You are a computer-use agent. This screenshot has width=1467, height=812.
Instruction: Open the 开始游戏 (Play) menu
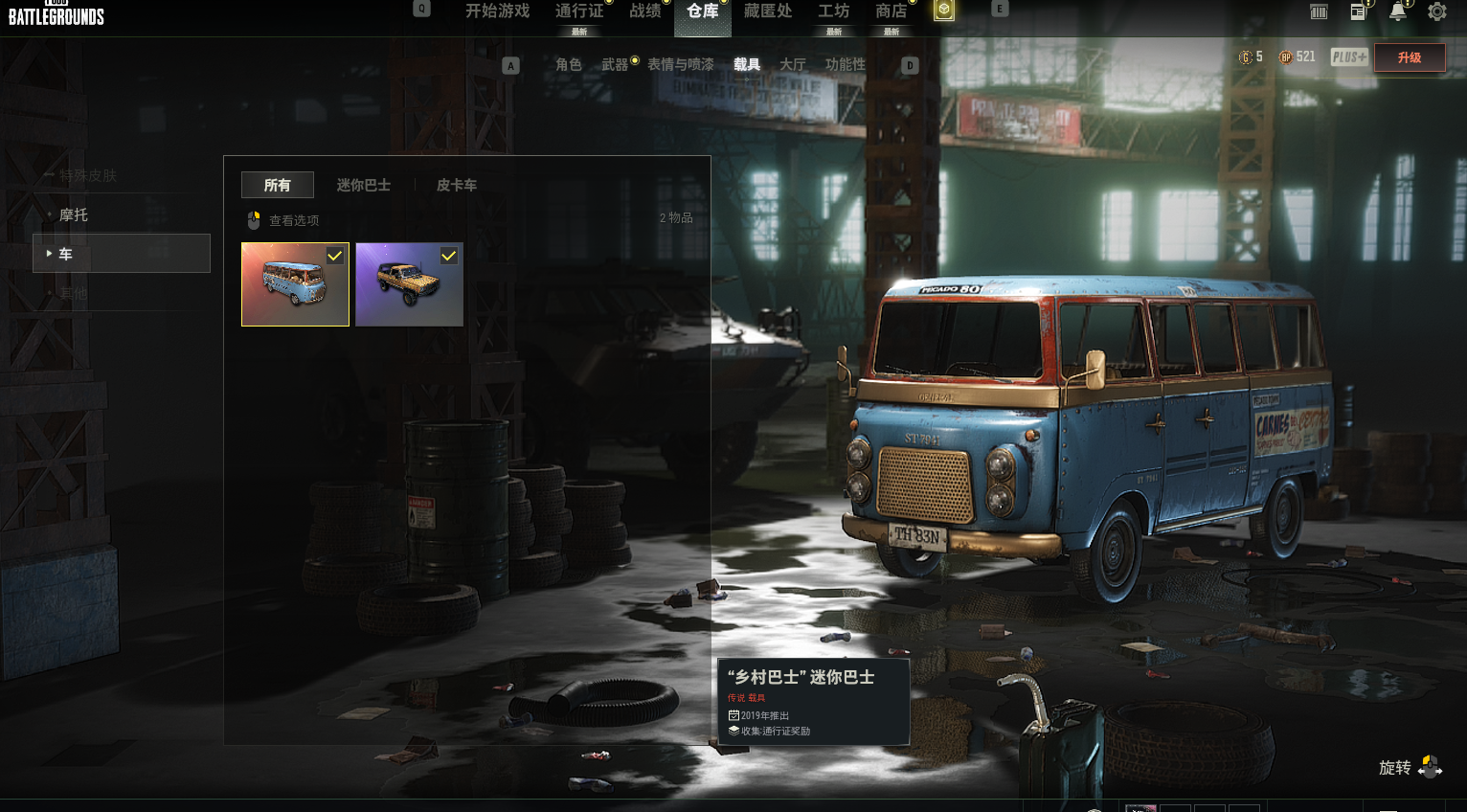click(497, 11)
